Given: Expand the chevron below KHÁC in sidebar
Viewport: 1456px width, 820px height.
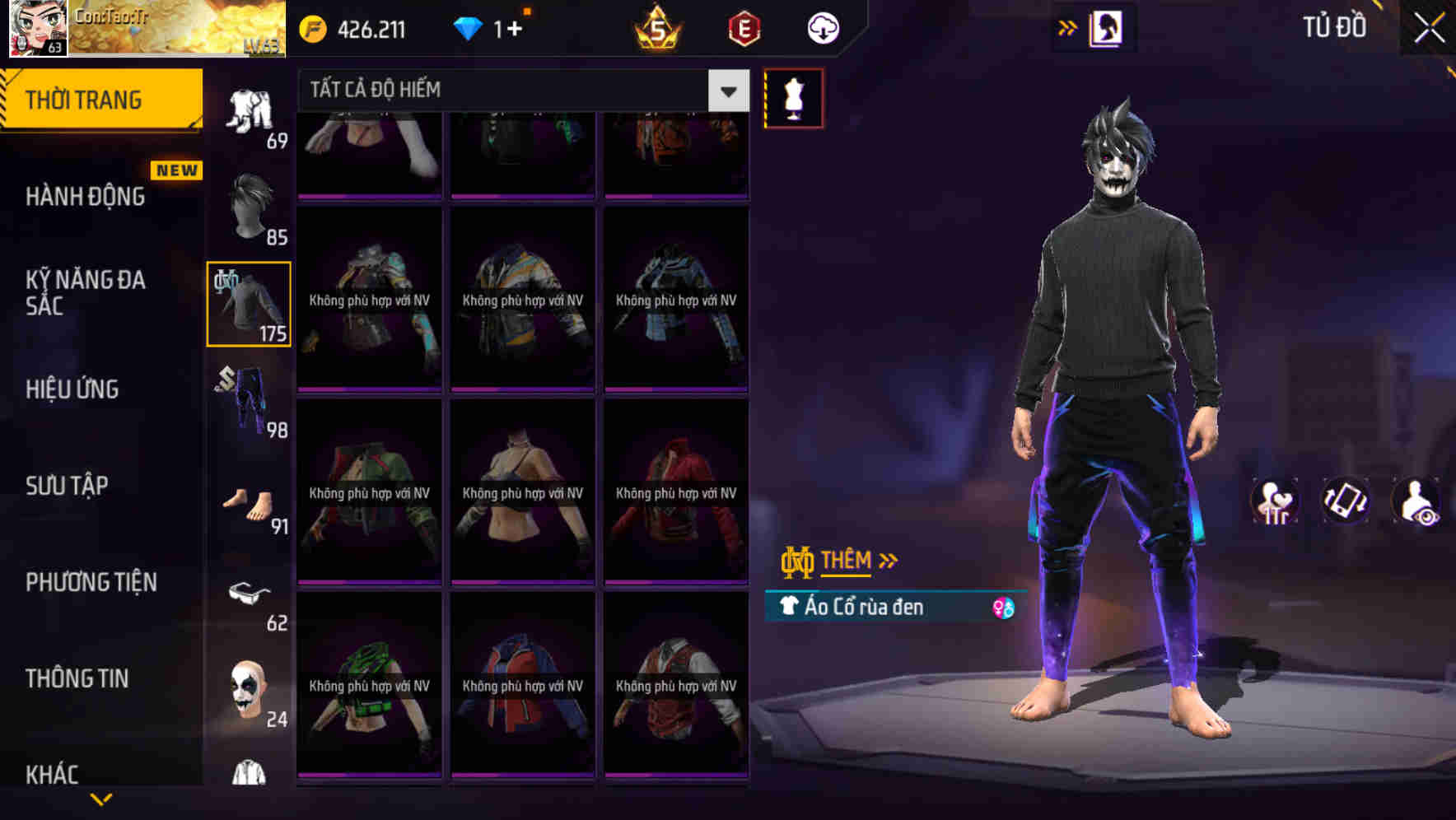Looking at the screenshot, I should [x=101, y=798].
